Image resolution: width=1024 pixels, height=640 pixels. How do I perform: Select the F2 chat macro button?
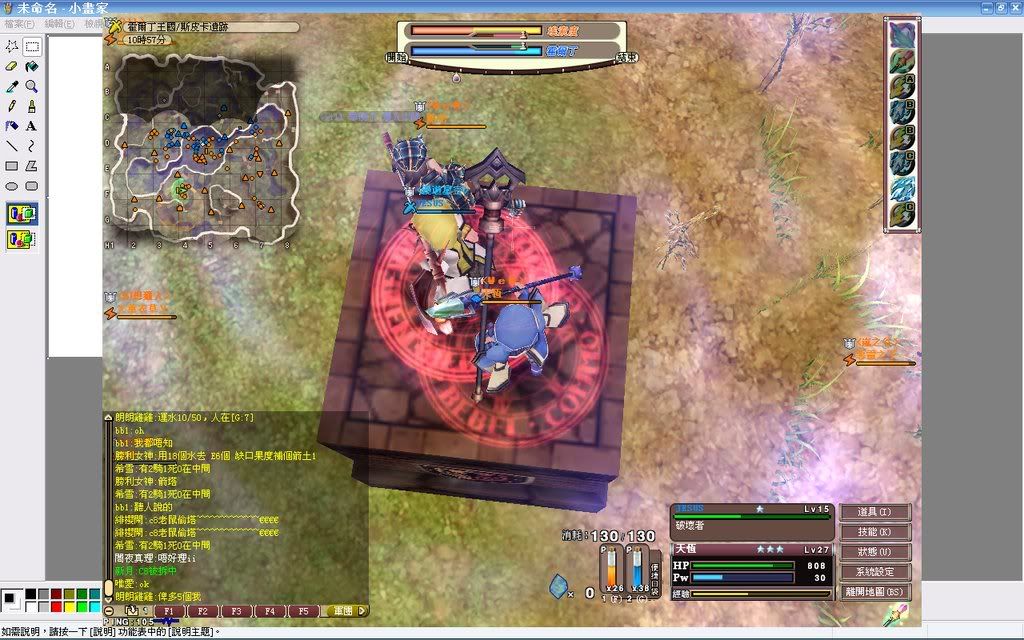(203, 611)
